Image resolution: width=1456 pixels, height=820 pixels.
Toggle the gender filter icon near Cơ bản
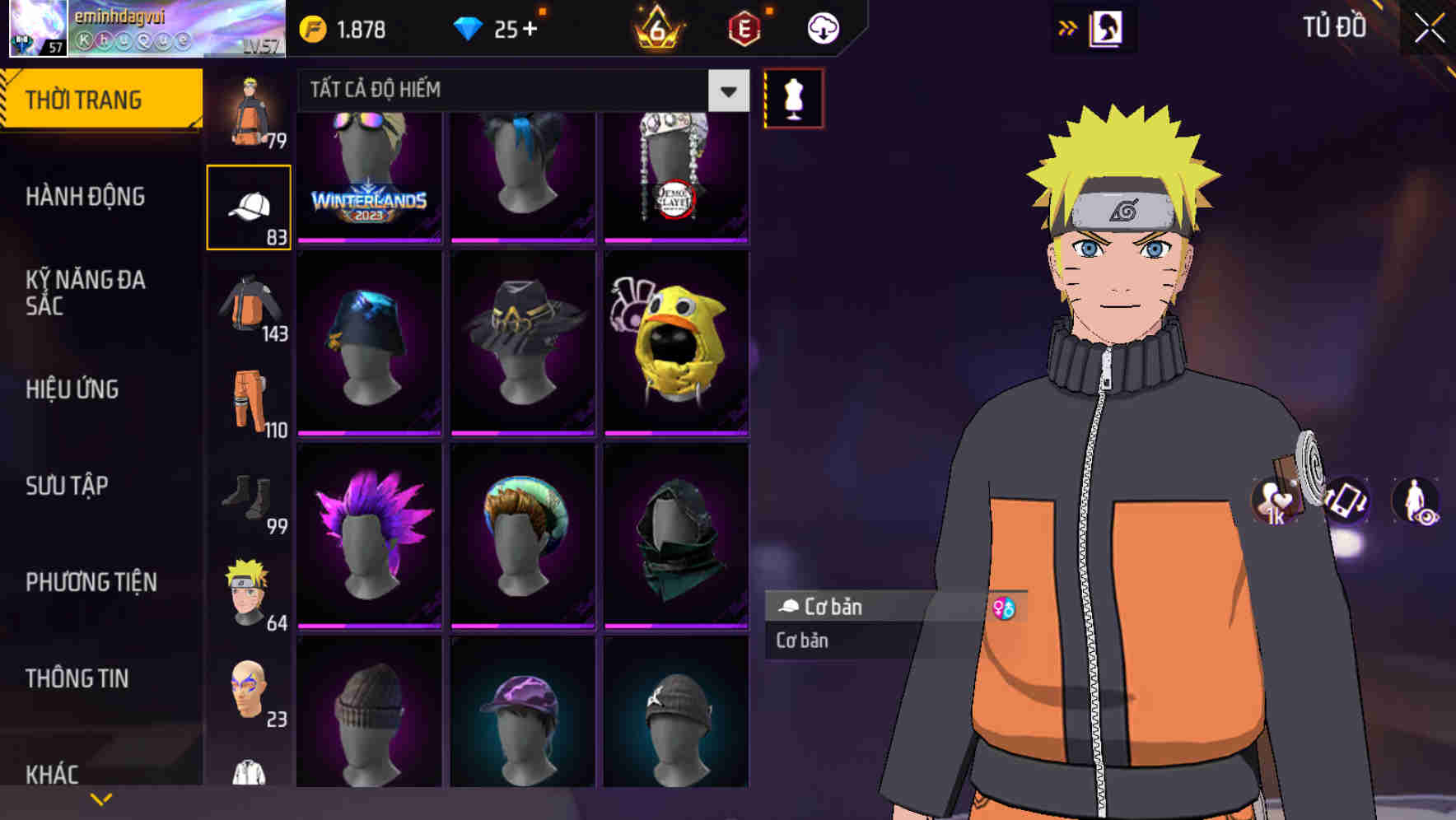click(x=1005, y=607)
